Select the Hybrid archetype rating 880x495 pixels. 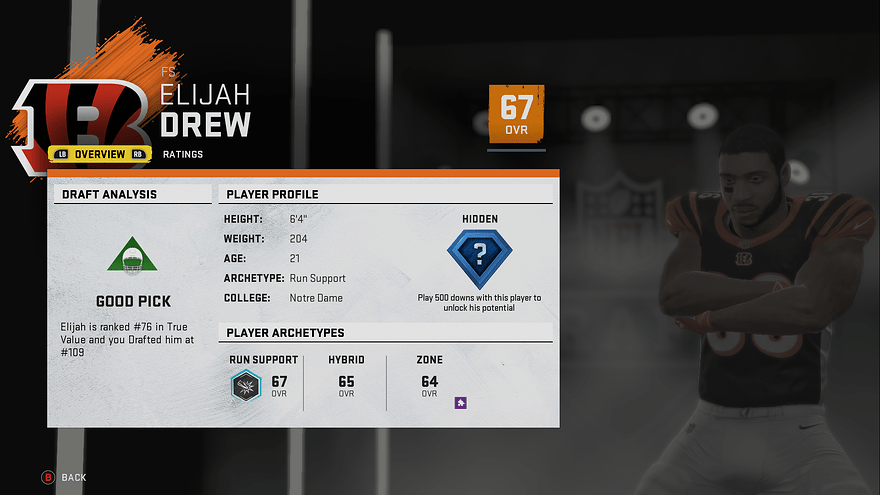(346, 384)
